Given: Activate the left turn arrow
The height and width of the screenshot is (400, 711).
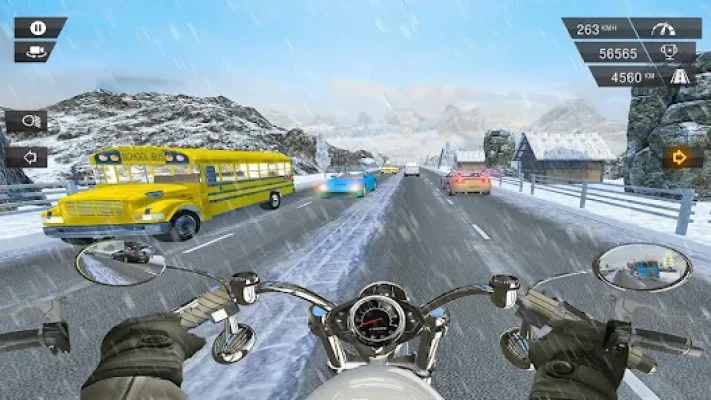Looking at the screenshot, I should 25,157.
